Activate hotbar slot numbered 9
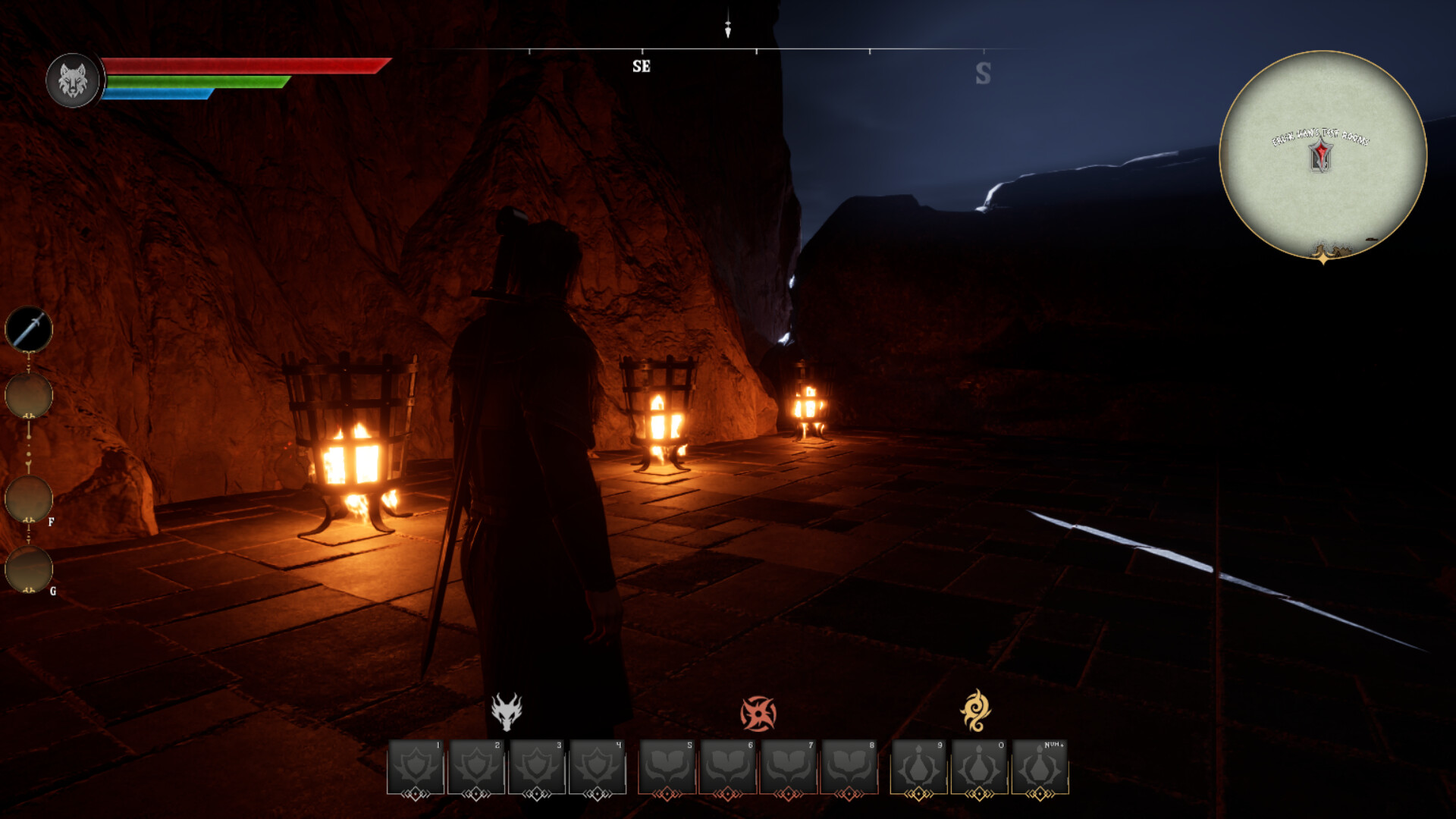 pyautogui.click(x=919, y=767)
